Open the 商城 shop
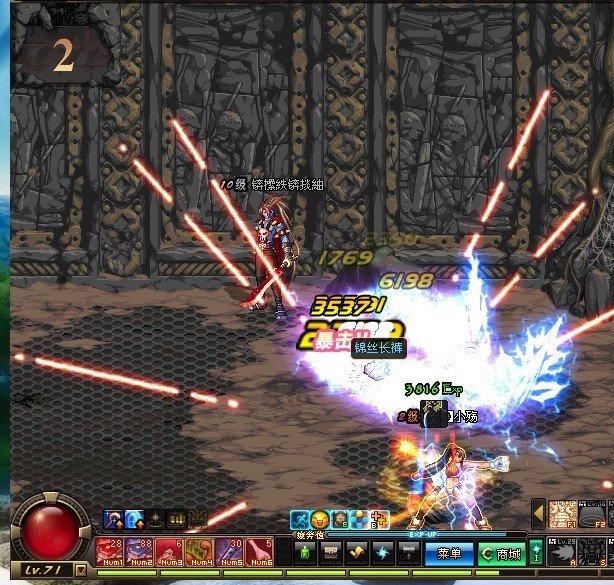 pyautogui.click(x=500, y=552)
